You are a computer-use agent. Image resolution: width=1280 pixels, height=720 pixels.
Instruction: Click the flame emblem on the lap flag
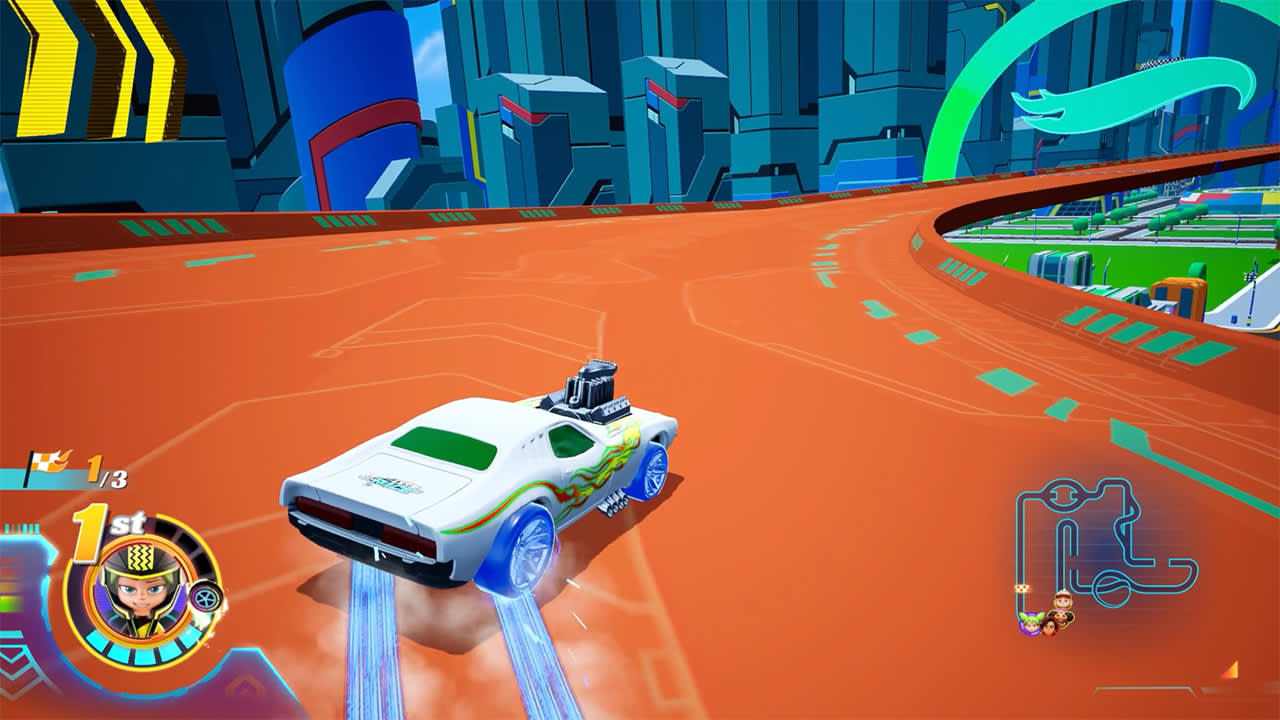click(60, 458)
